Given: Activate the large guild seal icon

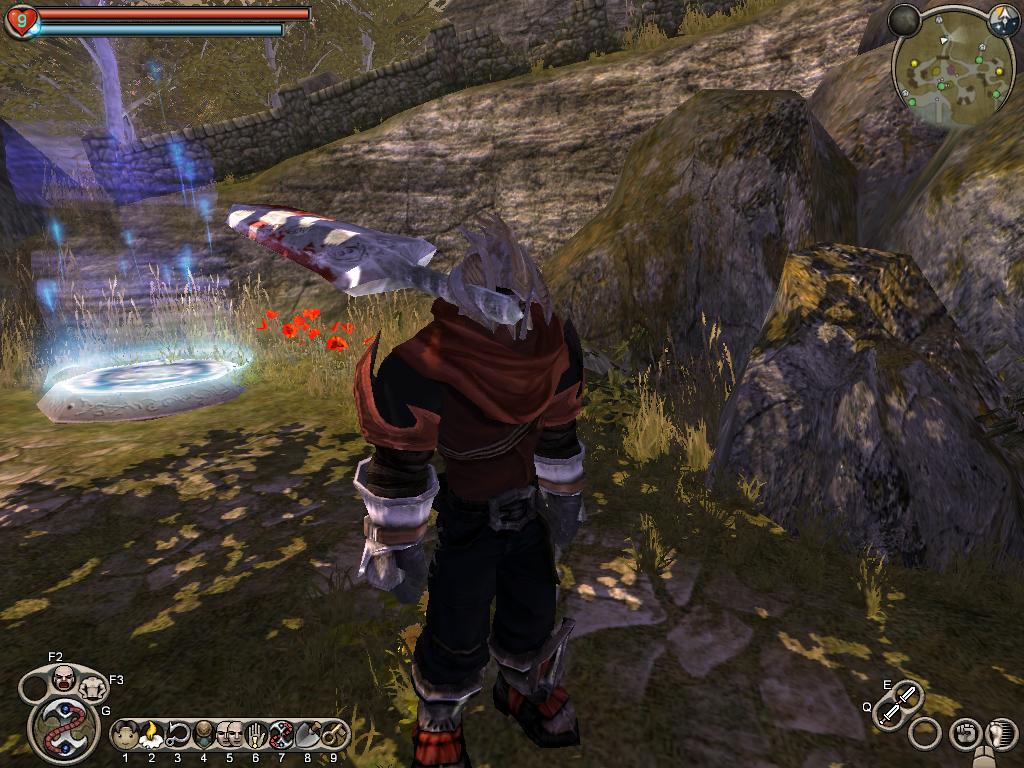Looking at the screenshot, I should pyautogui.click(x=63, y=728).
